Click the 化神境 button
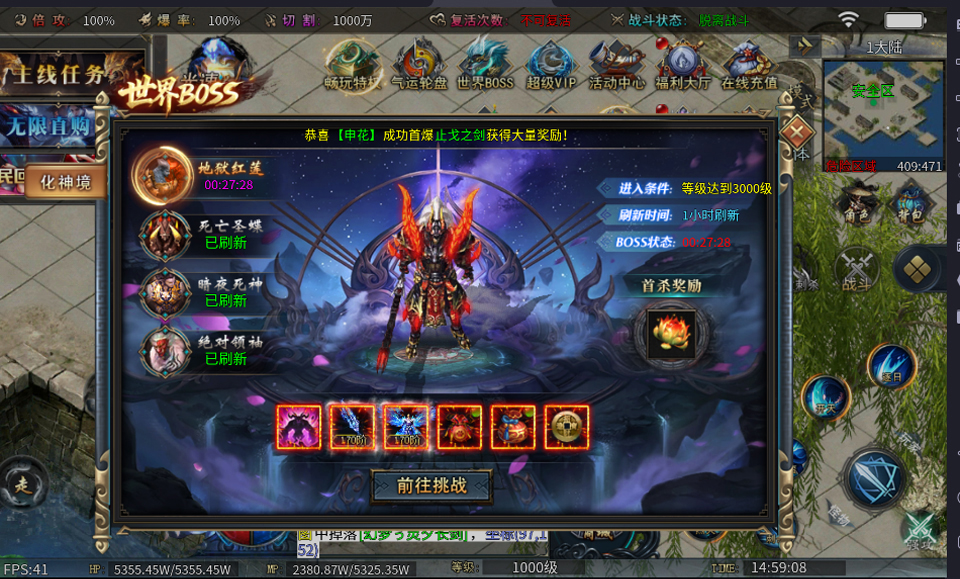Screen dimensions: 960x579 66,182
